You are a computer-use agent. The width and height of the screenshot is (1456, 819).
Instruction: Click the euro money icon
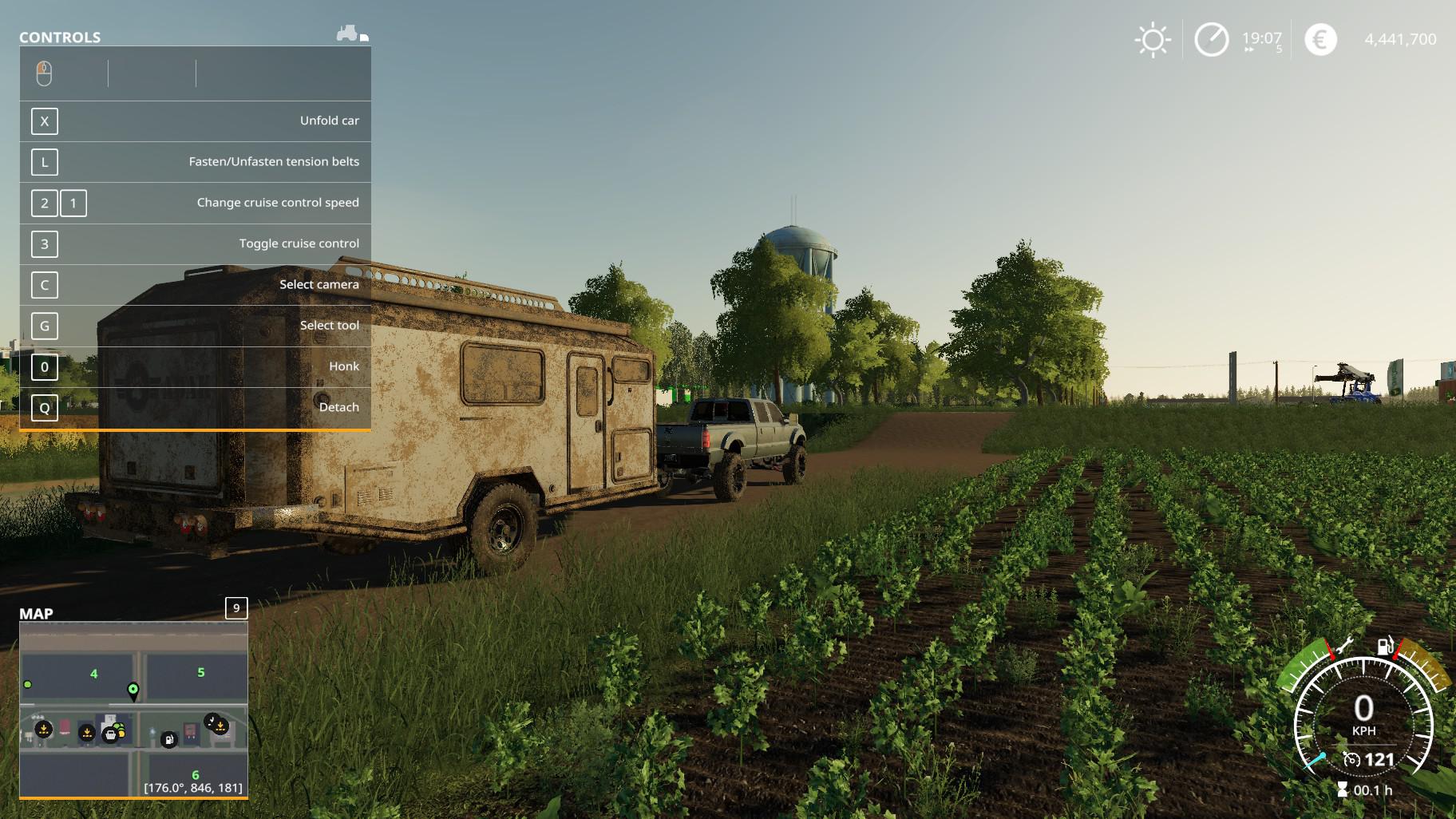coord(1320,40)
